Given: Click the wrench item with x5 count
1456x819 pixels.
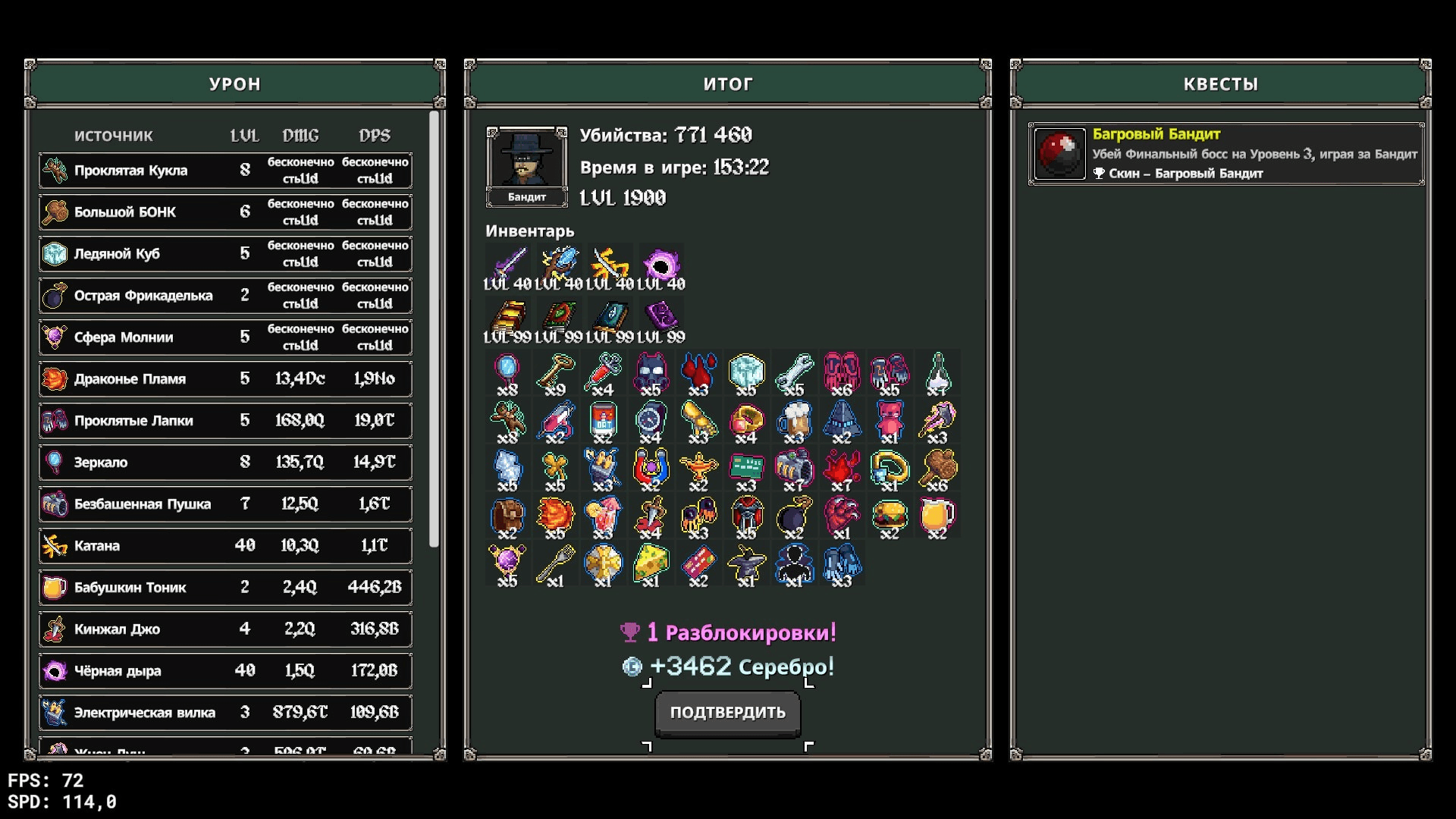Looking at the screenshot, I should (x=795, y=372).
